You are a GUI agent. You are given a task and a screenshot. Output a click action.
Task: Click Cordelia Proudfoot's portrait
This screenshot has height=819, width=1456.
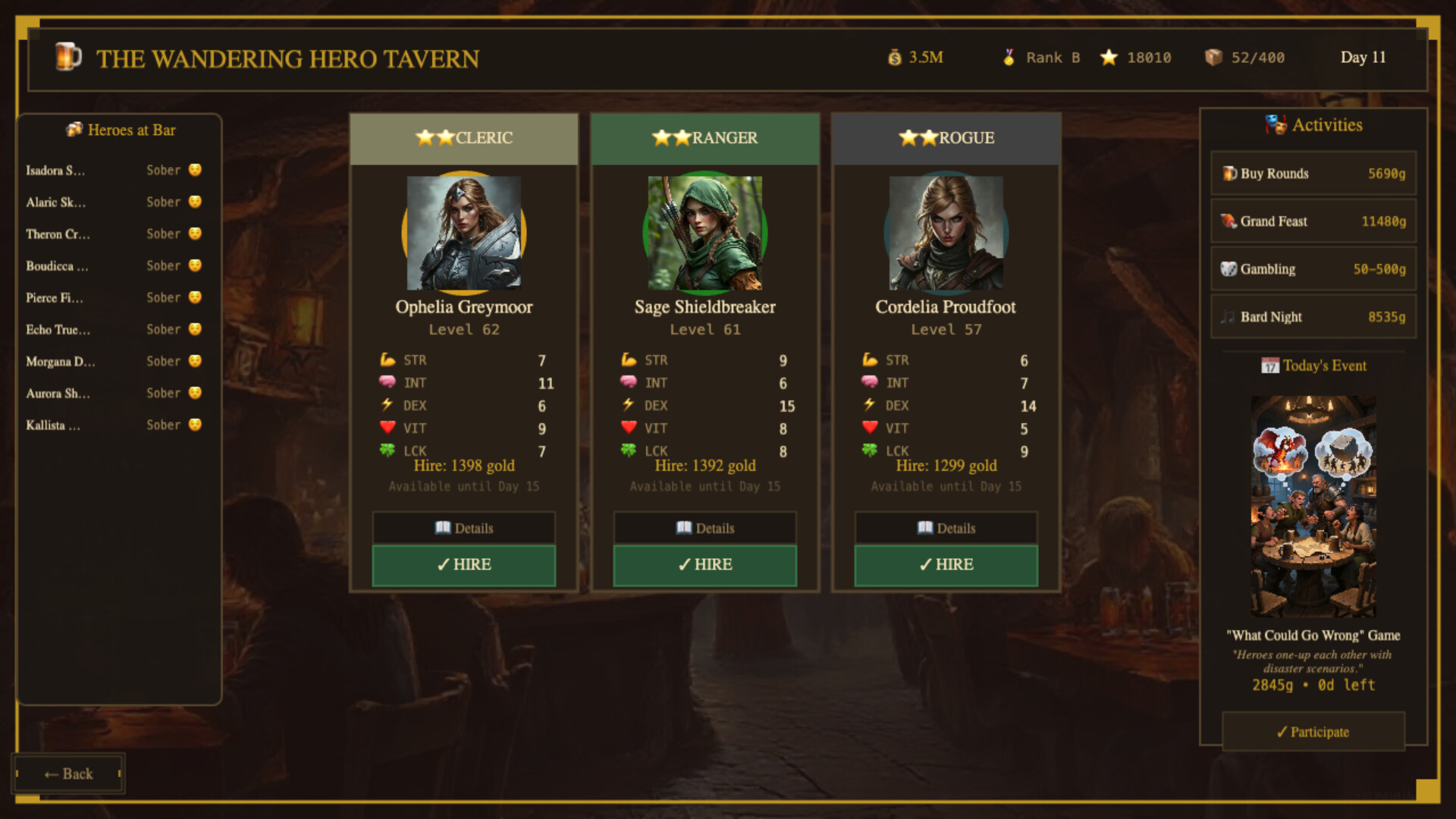[945, 234]
